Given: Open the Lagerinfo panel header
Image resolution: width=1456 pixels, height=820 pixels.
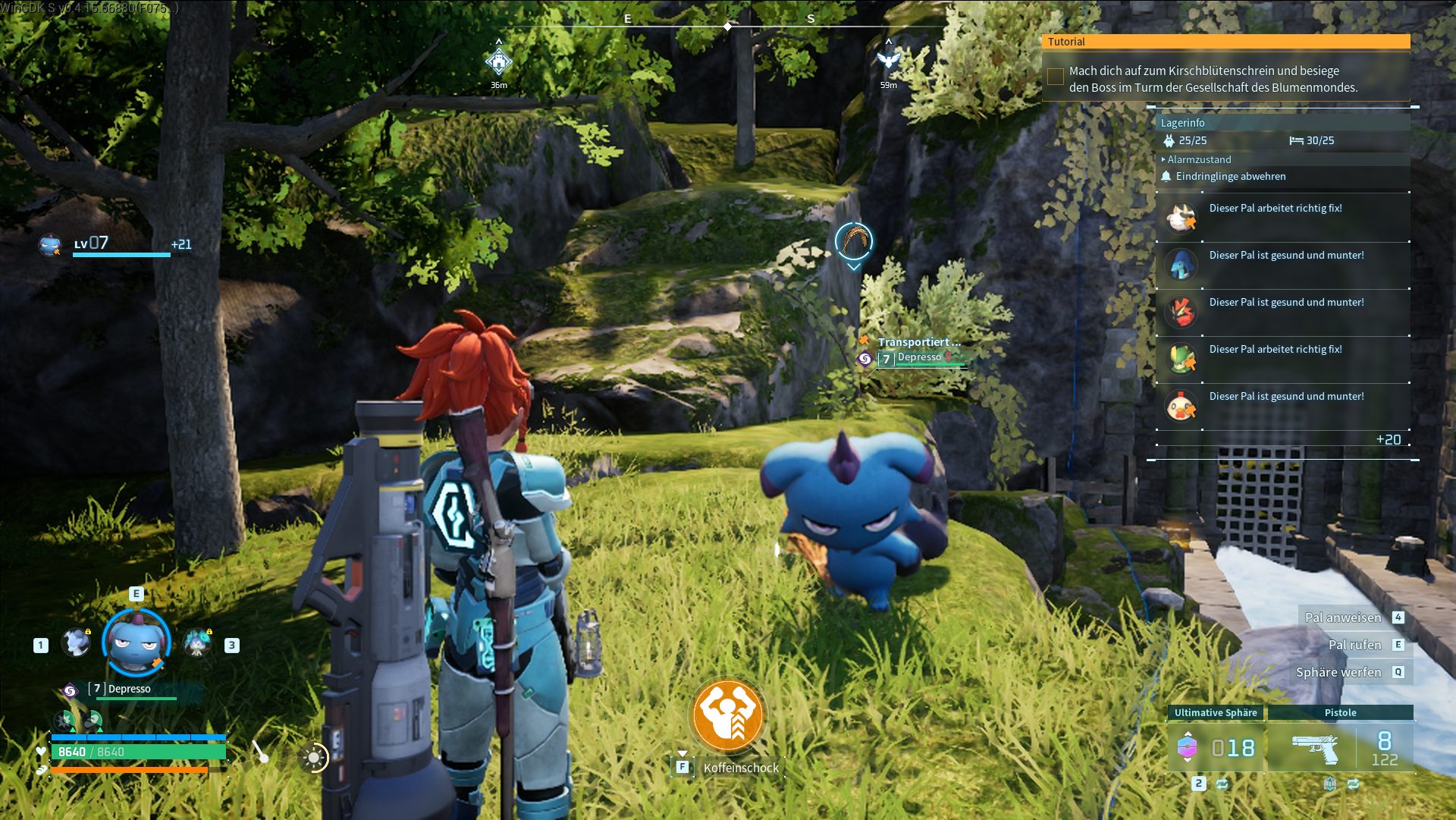Looking at the screenshot, I should point(1183,123).
